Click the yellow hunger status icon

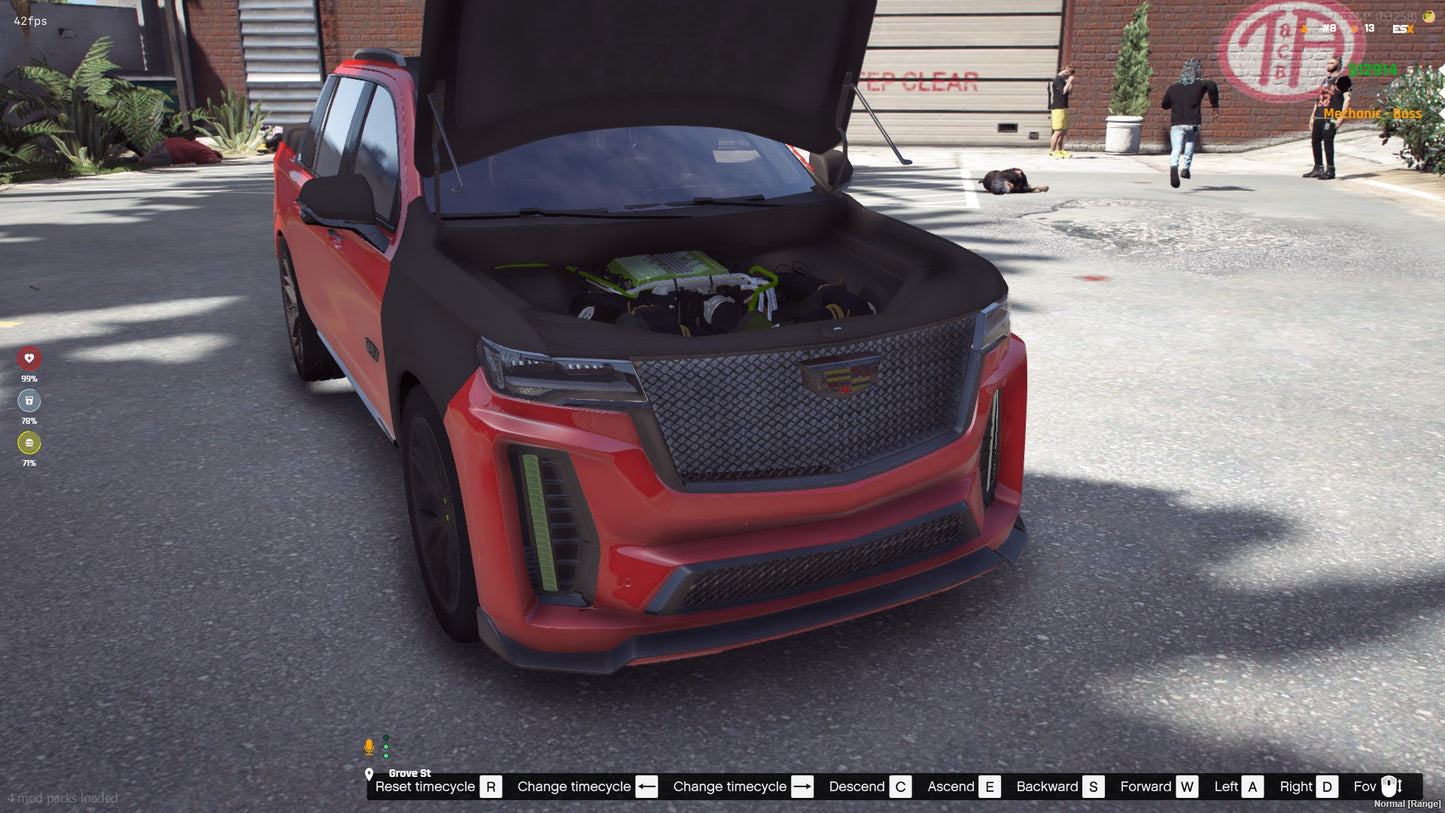point(28,443)
